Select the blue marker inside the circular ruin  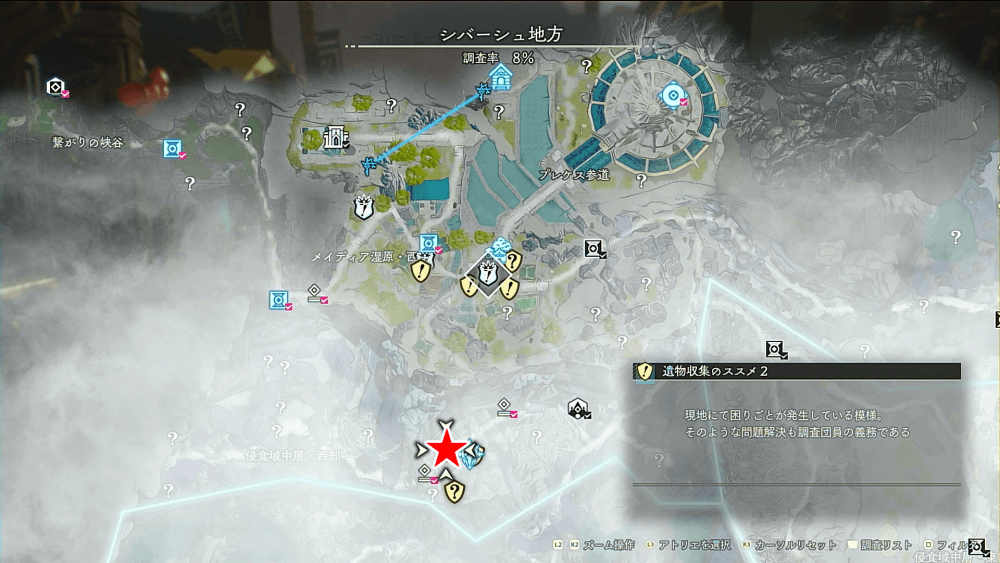[672, 96]
